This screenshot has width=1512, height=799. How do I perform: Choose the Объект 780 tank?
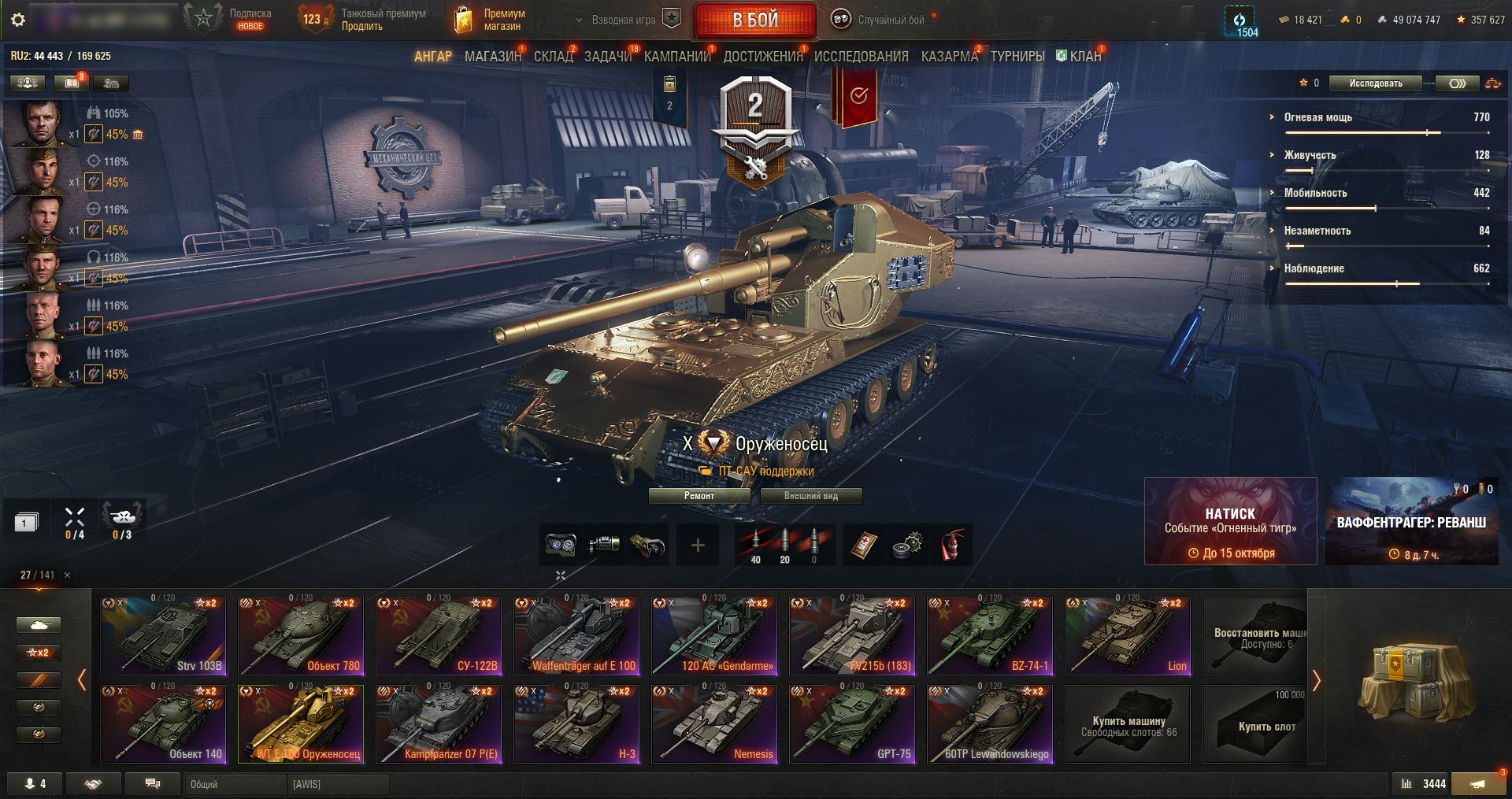pos(301,635)
